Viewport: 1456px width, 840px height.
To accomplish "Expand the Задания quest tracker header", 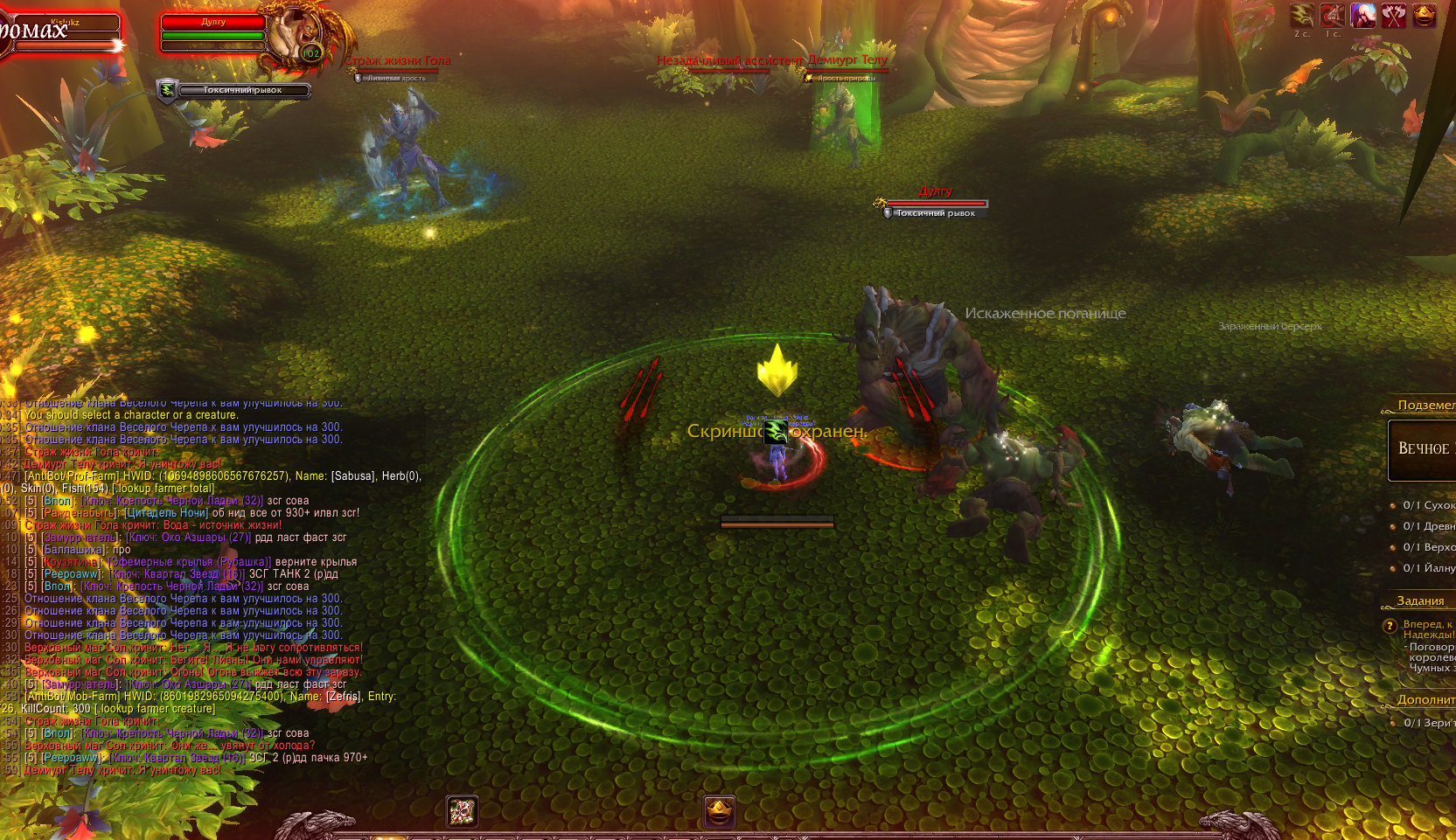I will pyautogui.click(x=1420, y=601).
